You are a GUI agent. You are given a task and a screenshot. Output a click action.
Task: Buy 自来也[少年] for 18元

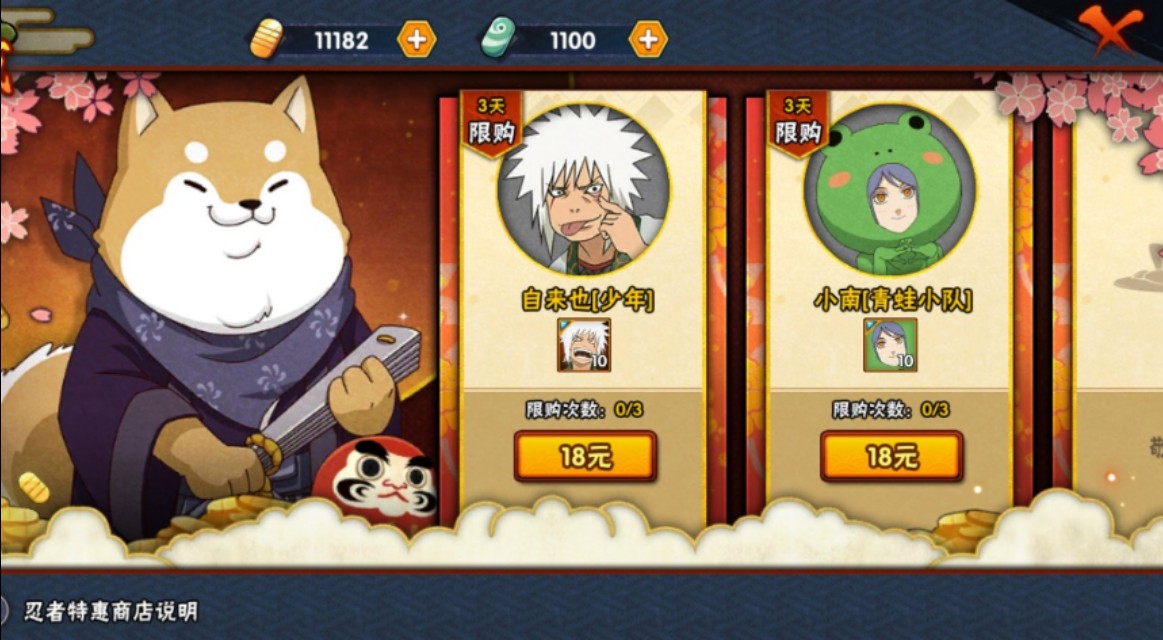point(585,457)
